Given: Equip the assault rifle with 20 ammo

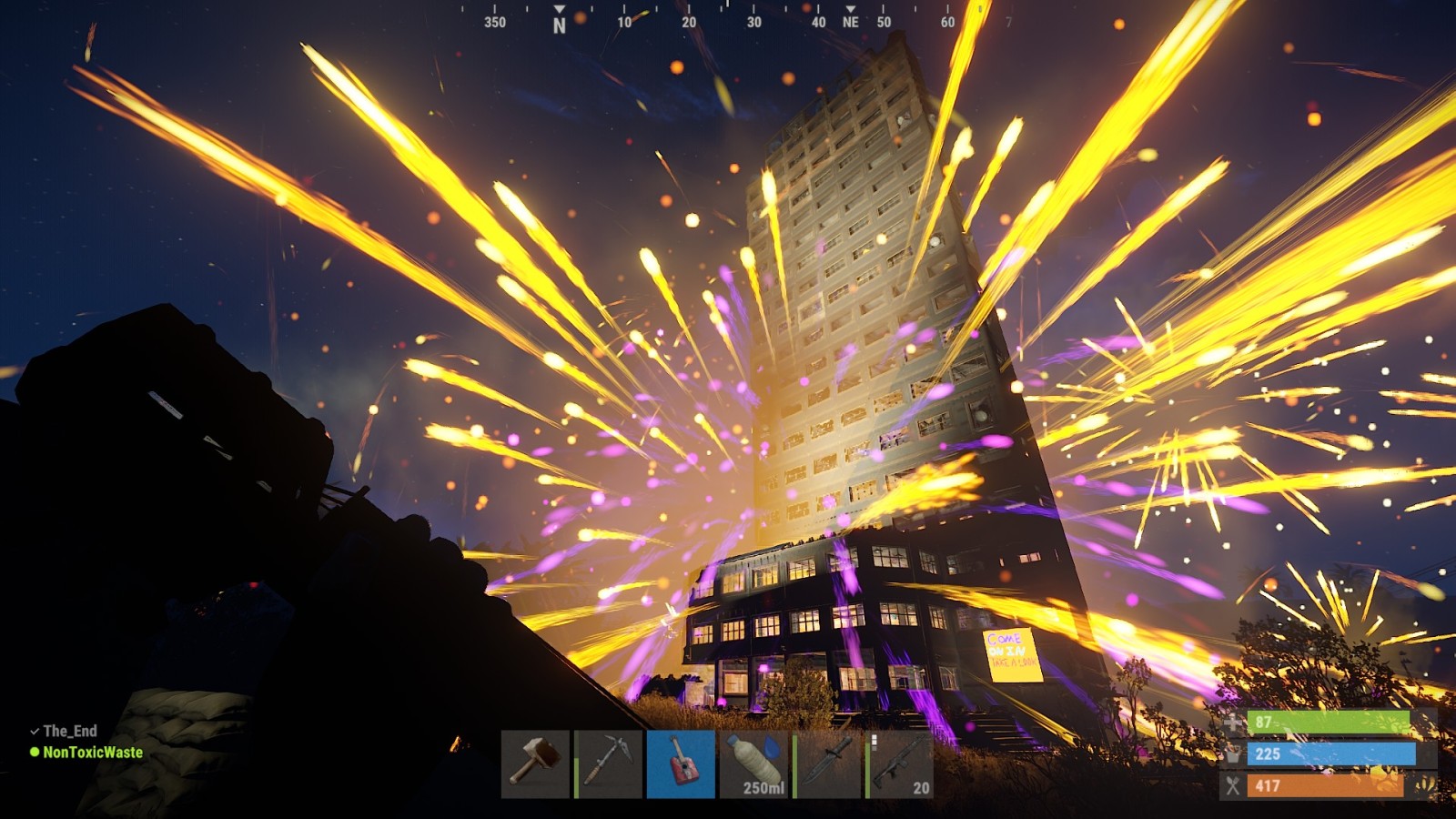Looking at the screenshot, I should coord(900,763).
